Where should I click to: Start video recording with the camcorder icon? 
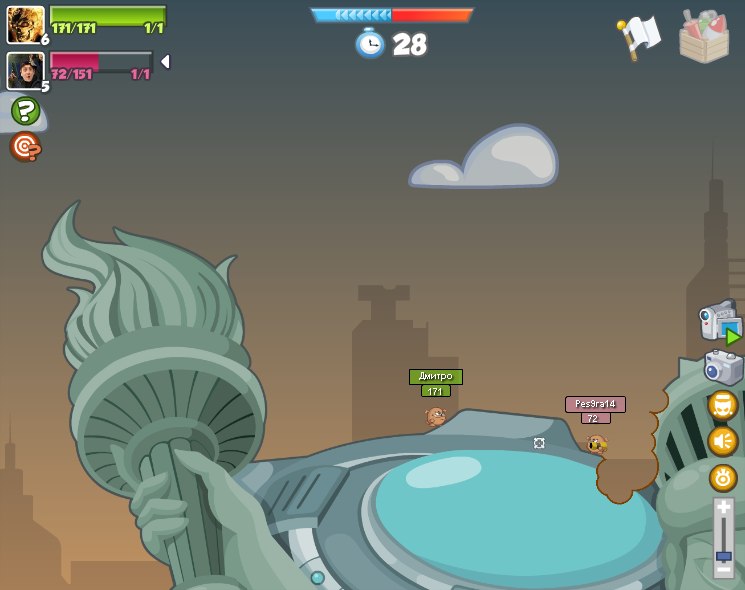(719, 323)
